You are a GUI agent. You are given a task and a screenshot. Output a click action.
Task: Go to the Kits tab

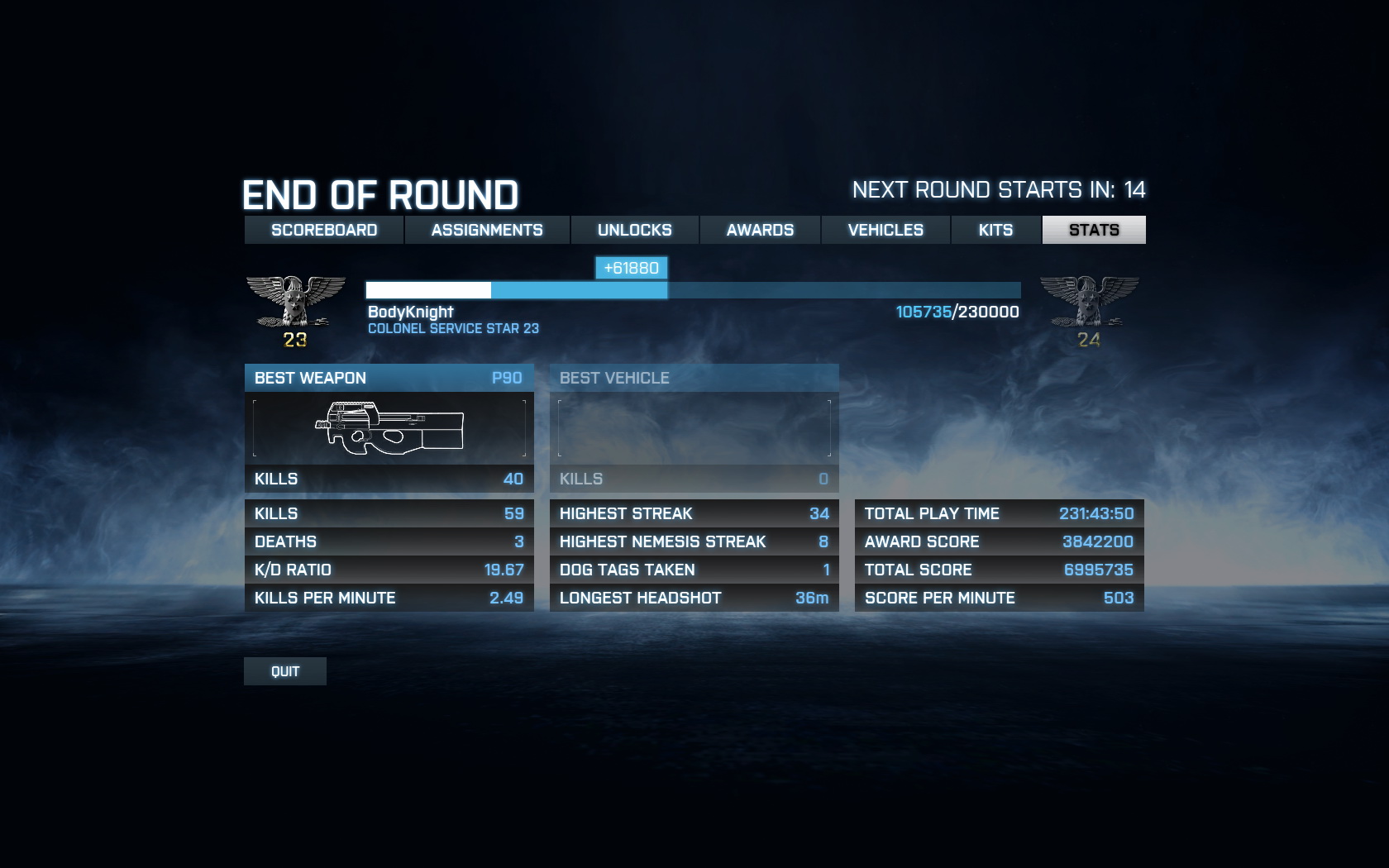click(x=995, y=230)
